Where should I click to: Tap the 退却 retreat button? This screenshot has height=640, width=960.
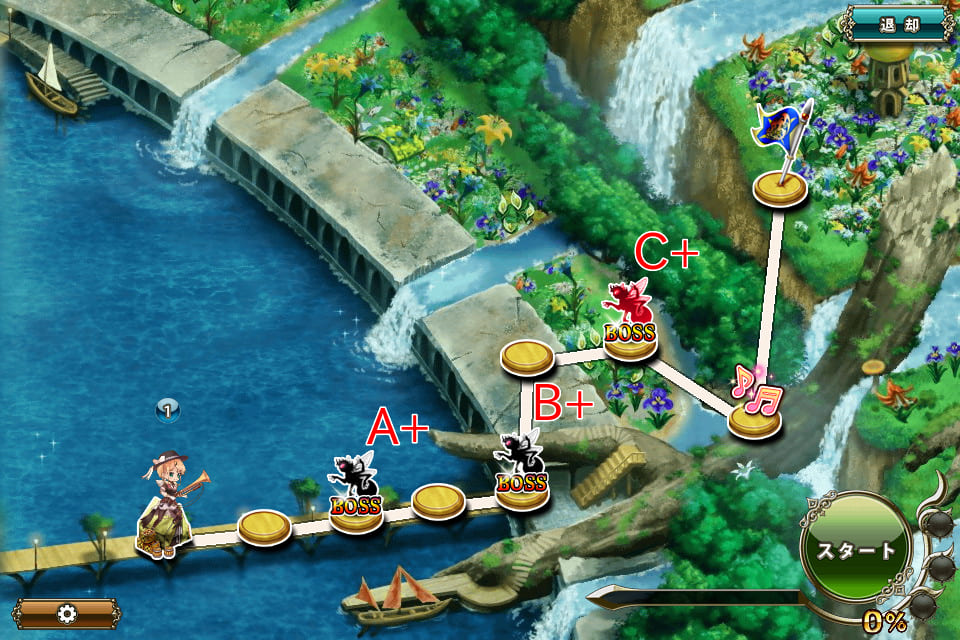[x=895, y=24]
